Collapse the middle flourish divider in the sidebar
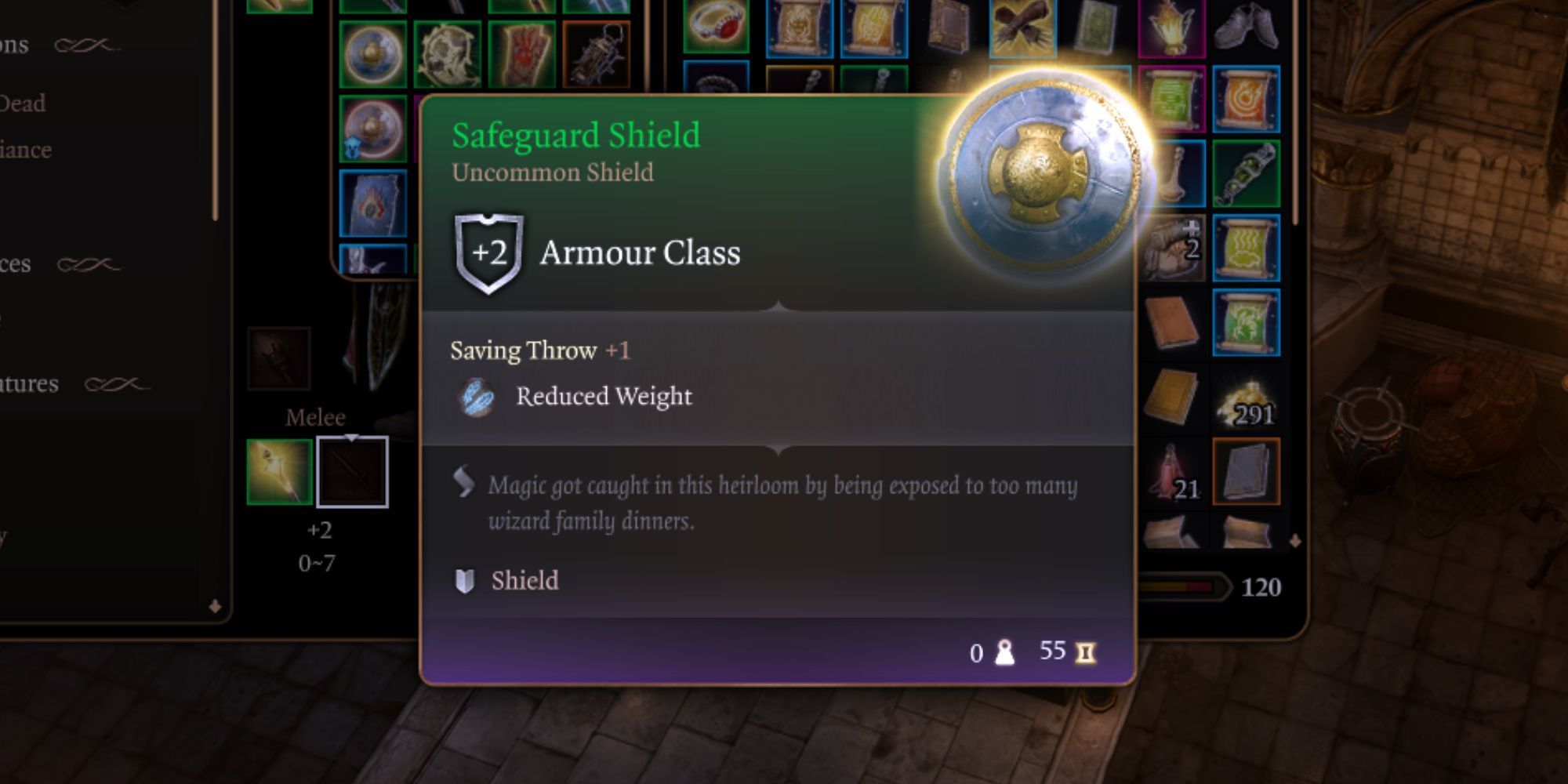1568x784 pixels. [x=90, y=263]
